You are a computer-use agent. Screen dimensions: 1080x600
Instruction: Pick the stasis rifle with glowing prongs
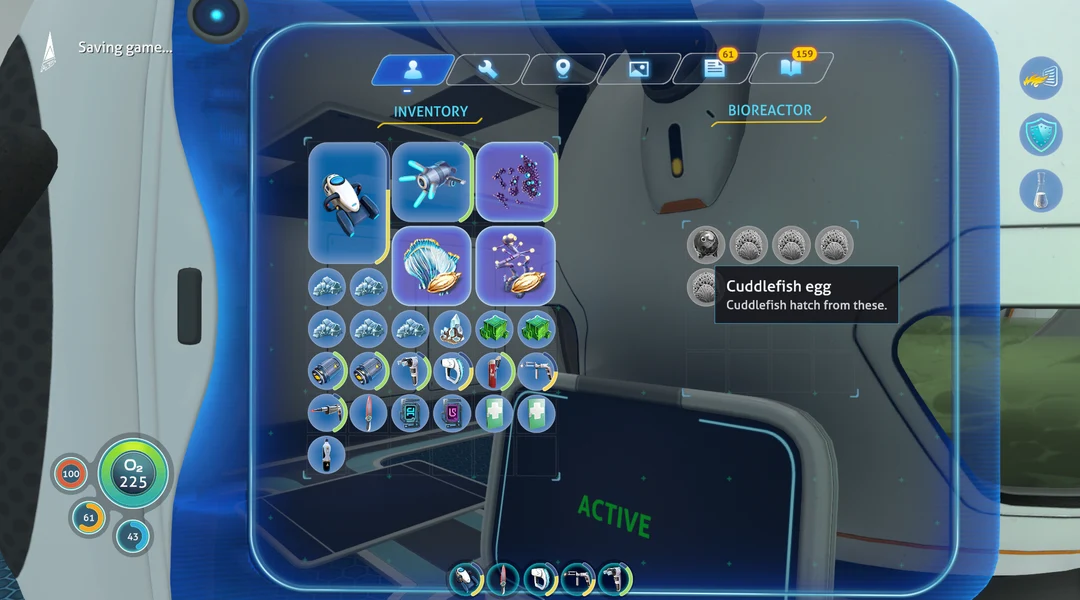pos(431,181)
